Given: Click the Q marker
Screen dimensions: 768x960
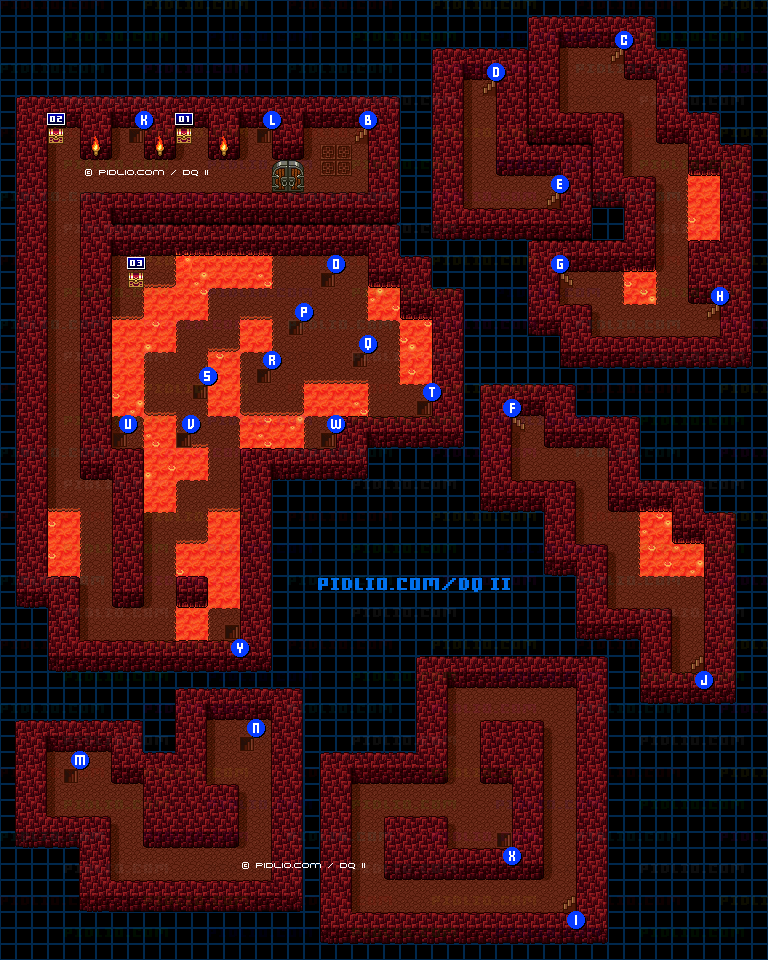Looking at the screenshot, I should [x=368, y=344].
